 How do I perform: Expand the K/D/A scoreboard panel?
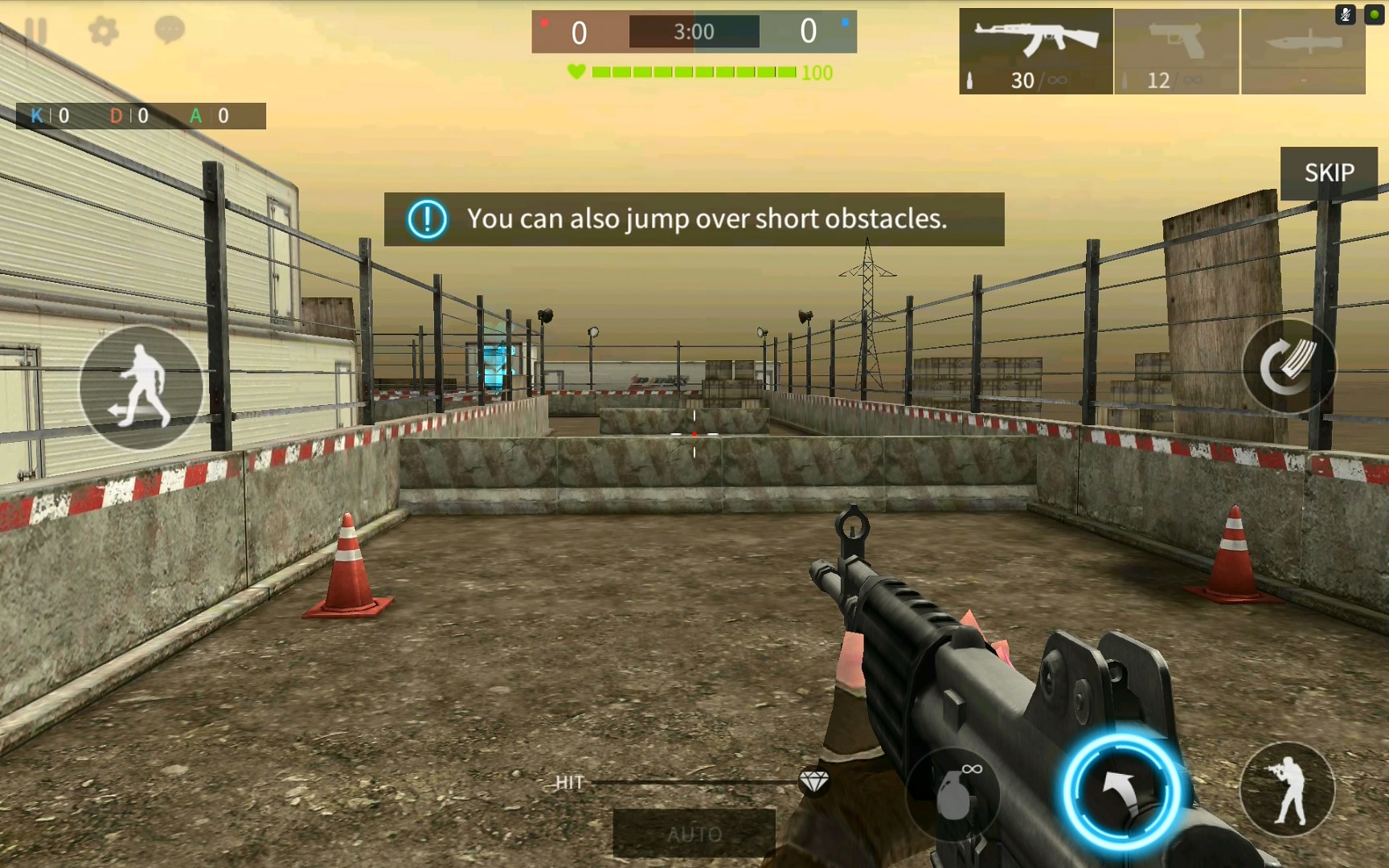click(141, 116)
